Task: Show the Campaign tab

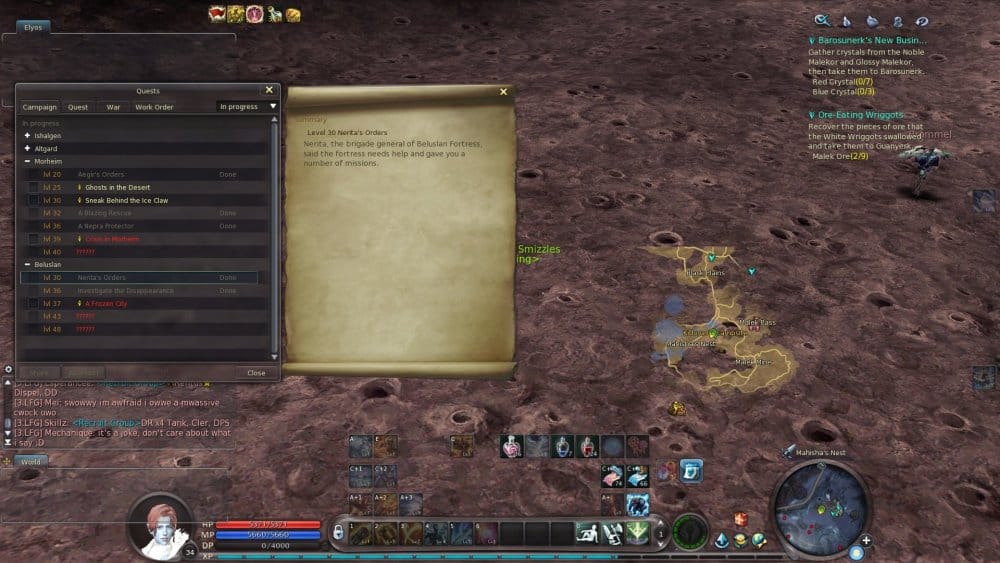Action: (x=40, y=107)
